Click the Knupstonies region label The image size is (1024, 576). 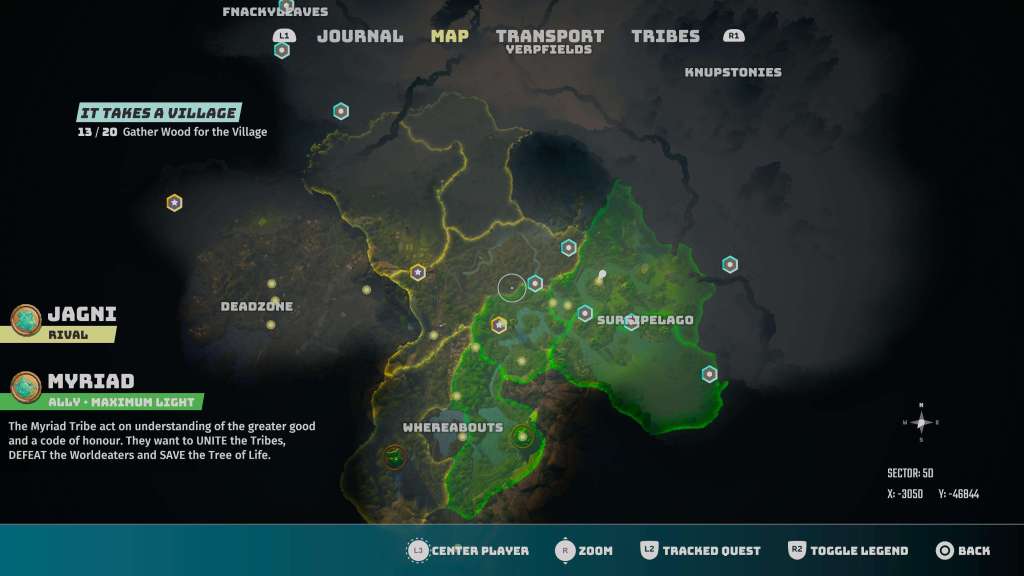[x=733, y=72]
